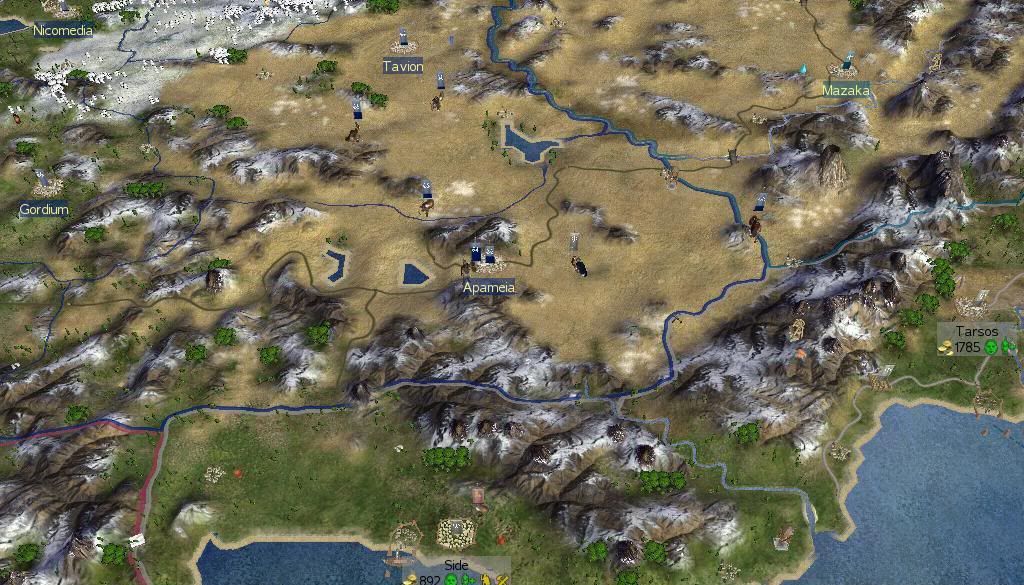Open the Tarsos settlement label
Screen dimensions: 1024x585
point(977,331)
